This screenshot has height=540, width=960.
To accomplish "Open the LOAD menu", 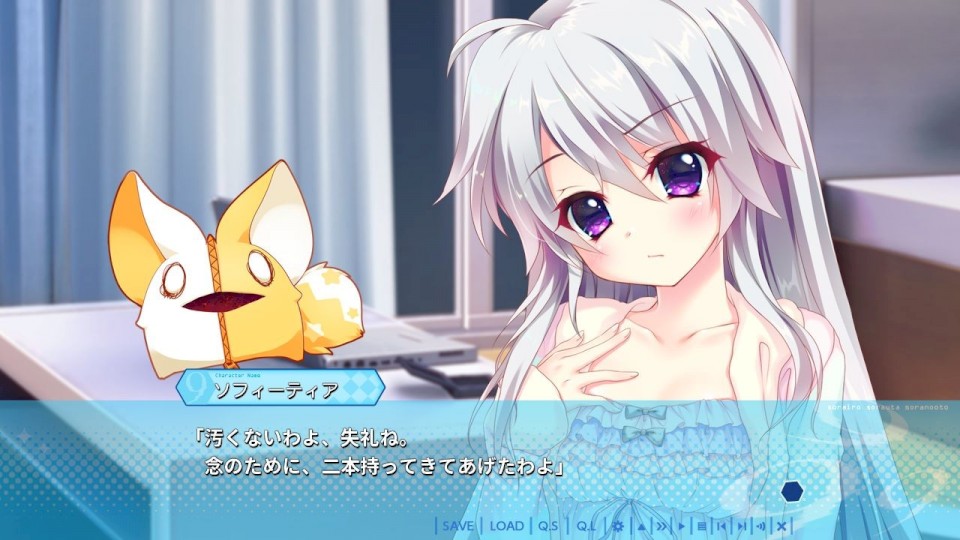I will (x=506, y=526).
